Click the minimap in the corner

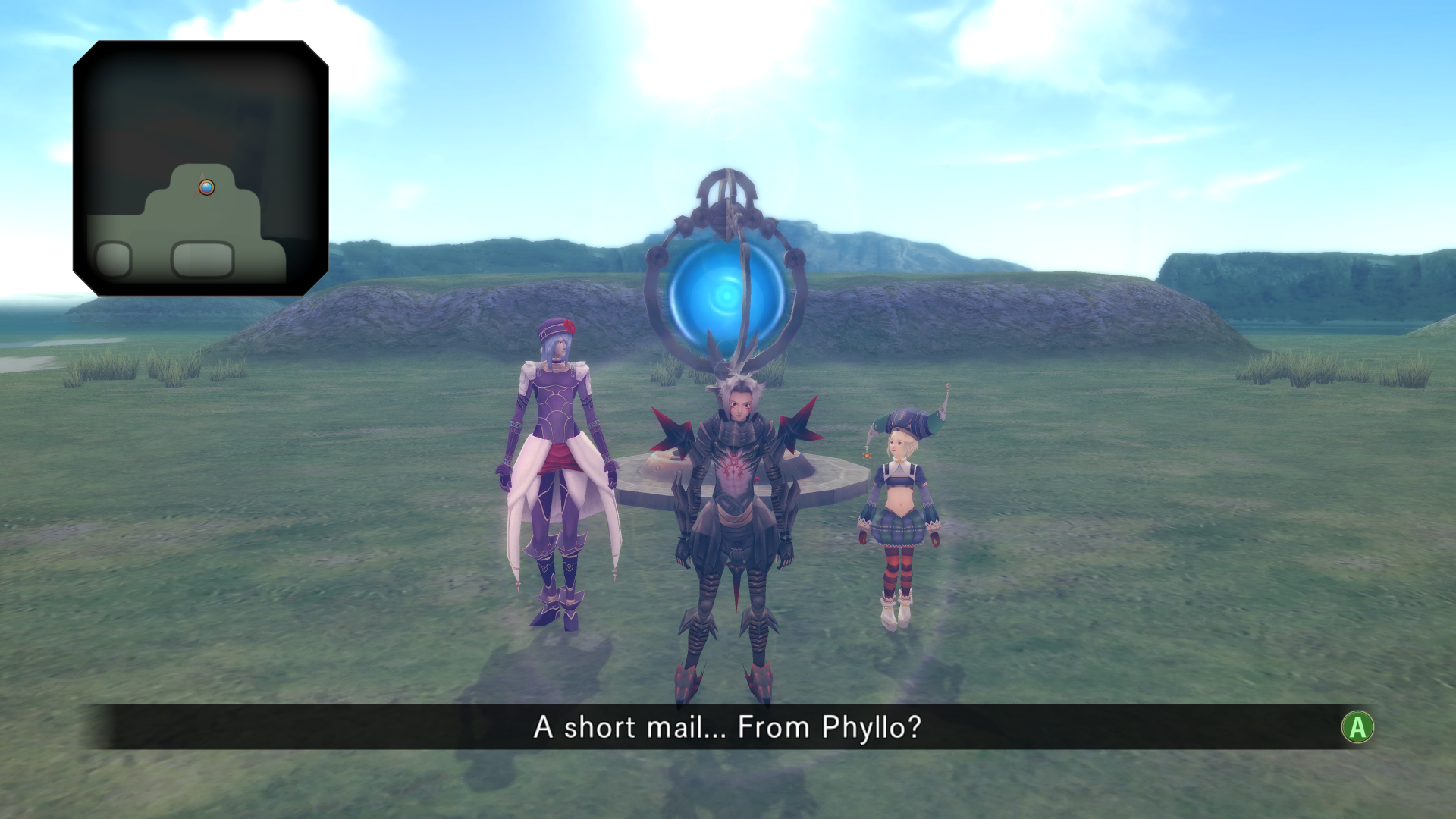[x=200, y=168]
